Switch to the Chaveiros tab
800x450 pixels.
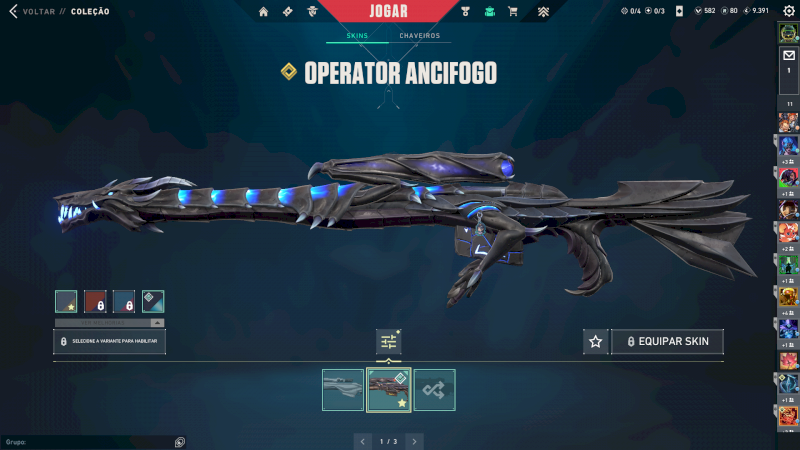[421, 36]
